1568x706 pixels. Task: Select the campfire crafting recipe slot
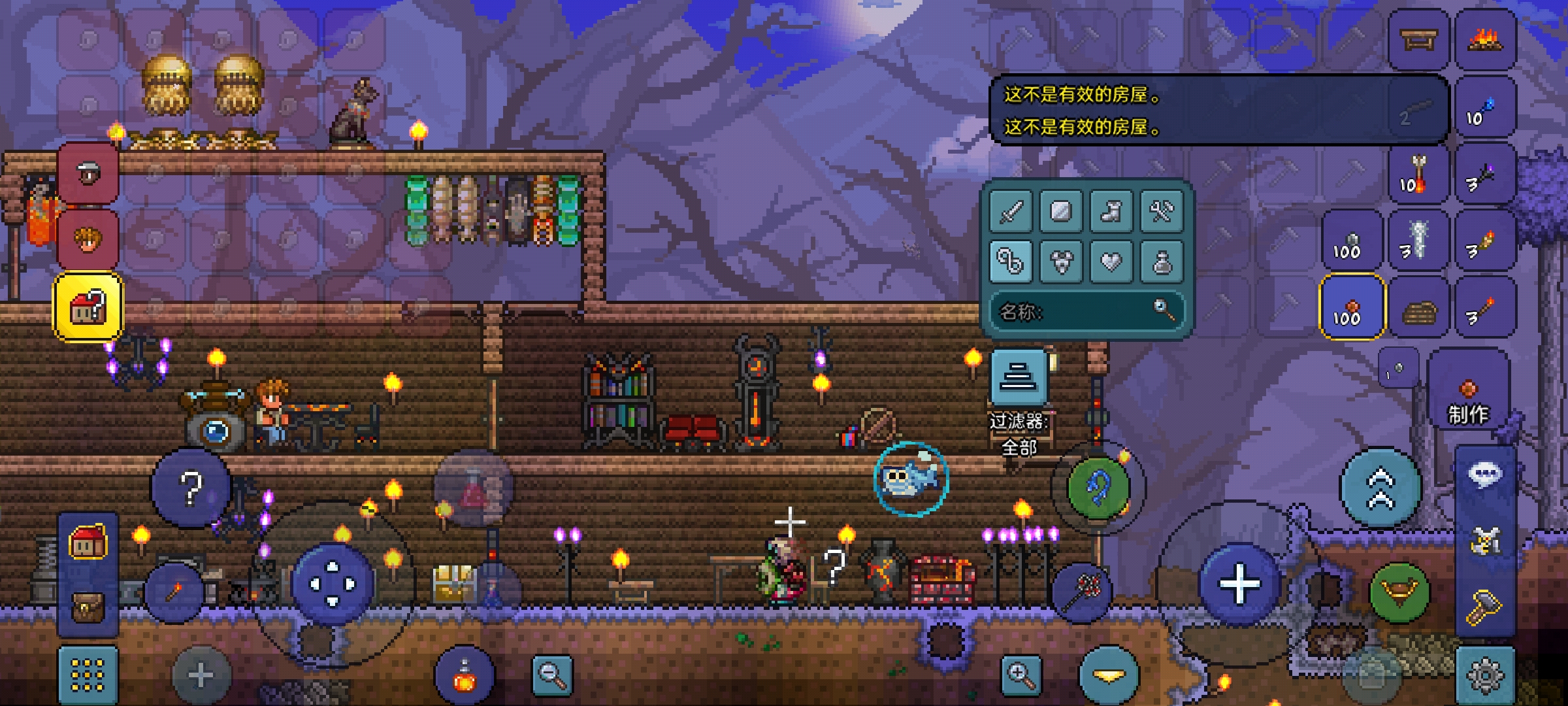1485,41
